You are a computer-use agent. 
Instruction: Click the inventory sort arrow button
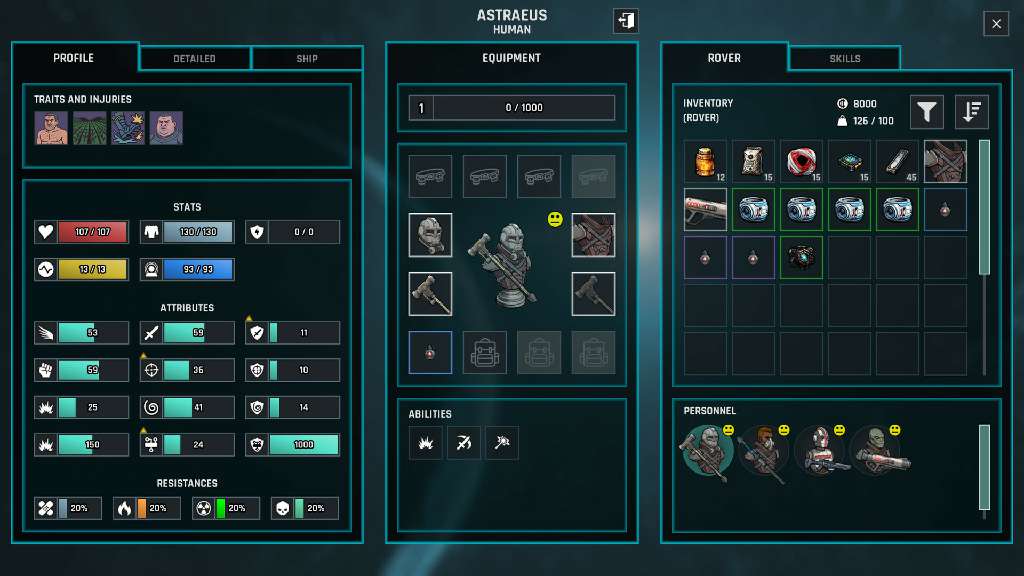[x=971, y=112]
